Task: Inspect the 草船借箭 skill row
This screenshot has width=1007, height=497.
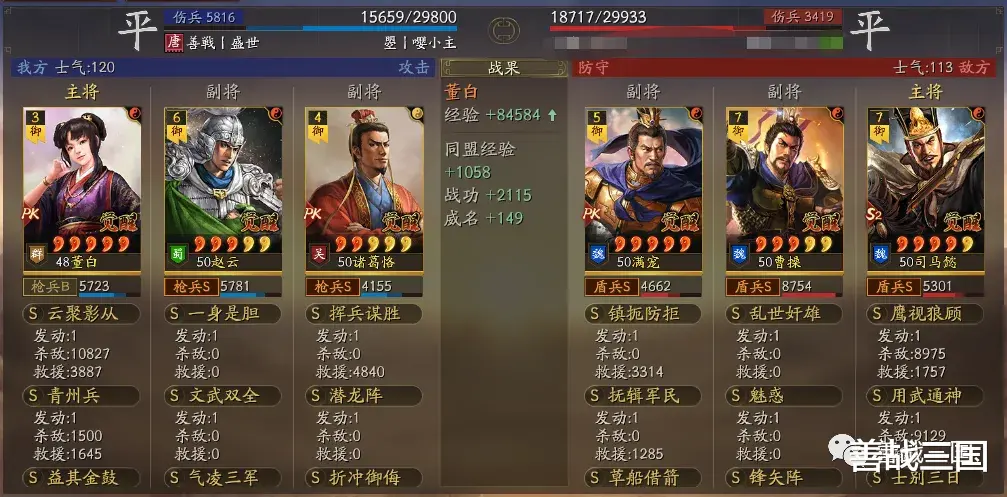Action: point(645,478)
